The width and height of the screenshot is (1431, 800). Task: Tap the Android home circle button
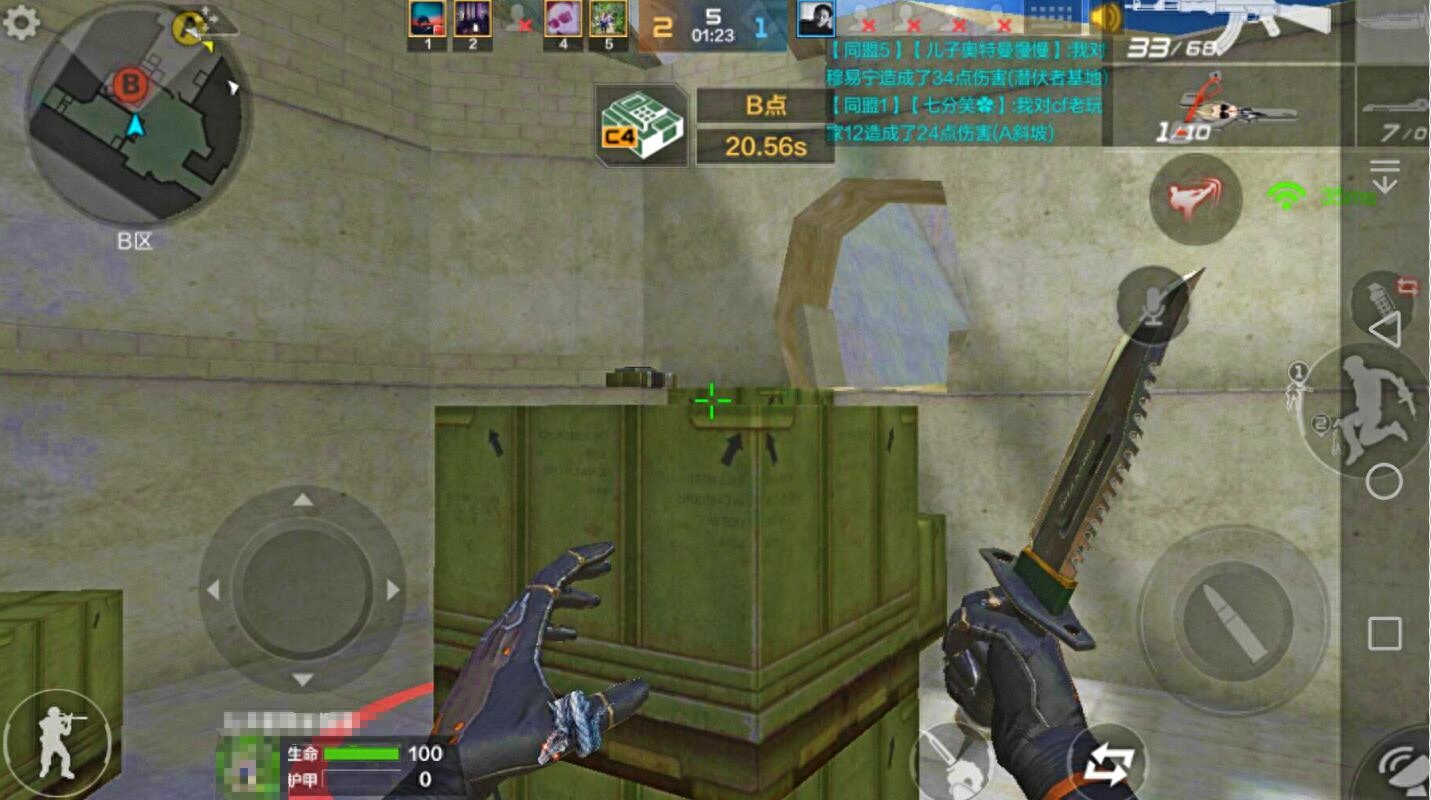tap(1384, 482)
